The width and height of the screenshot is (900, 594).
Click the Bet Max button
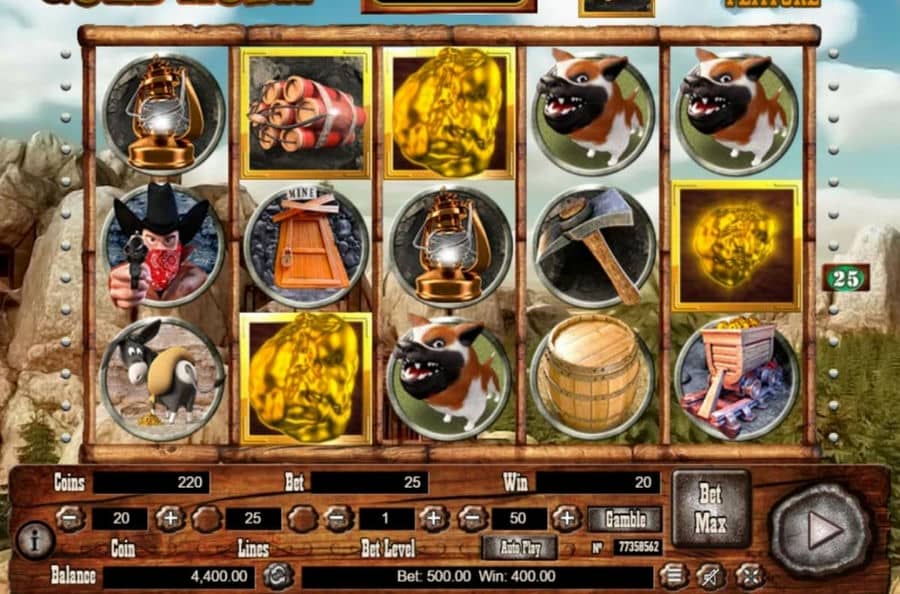coord(710,508)
